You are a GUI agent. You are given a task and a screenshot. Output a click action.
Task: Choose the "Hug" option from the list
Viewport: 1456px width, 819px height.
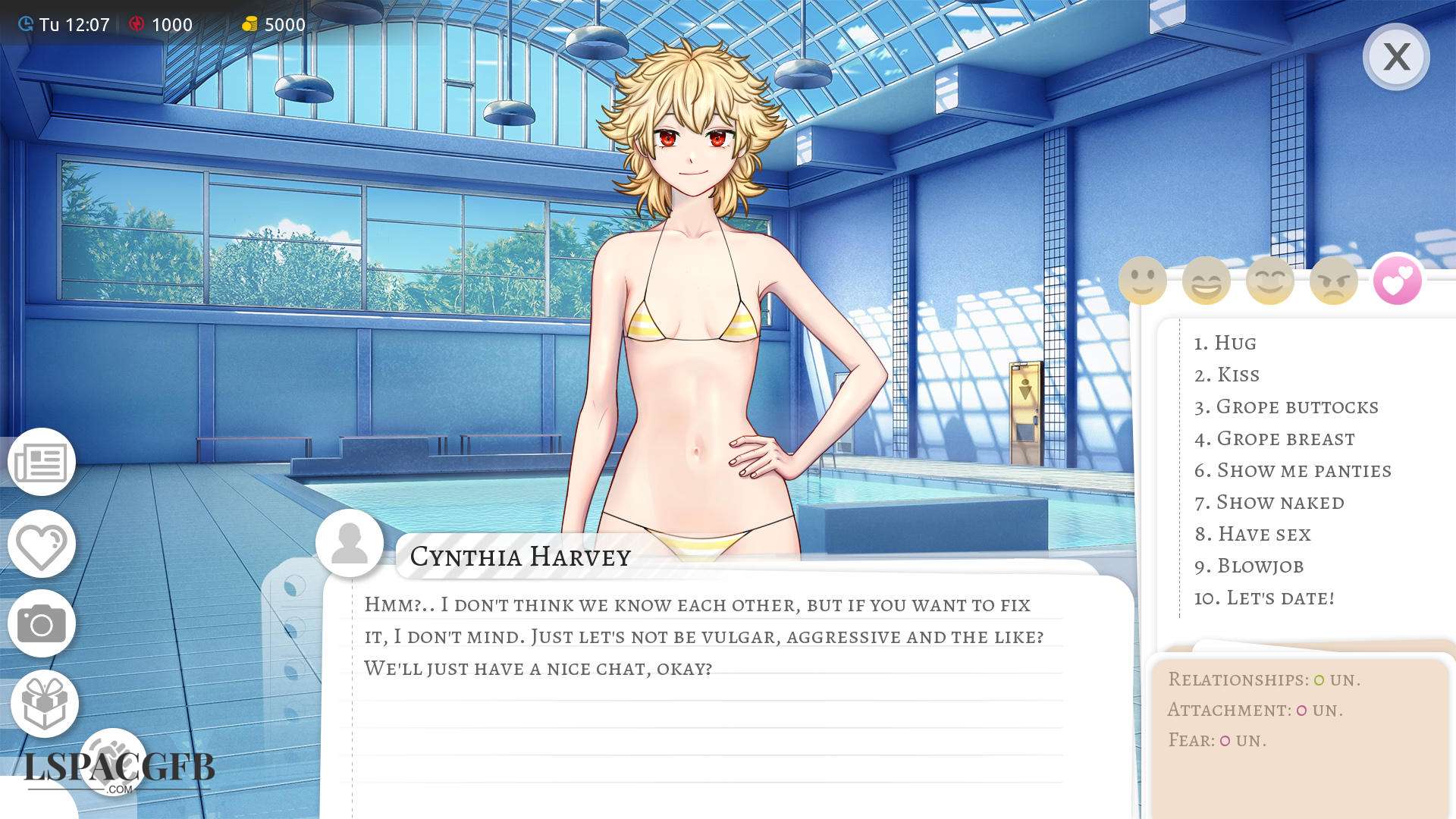[x=1235, y=343]
